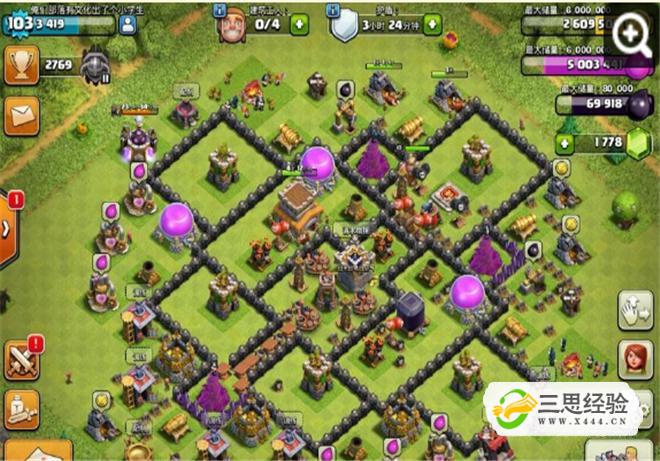Viewport: 660px width, 461px height.
Task: Tap the league shield badge
Action: (x=97, y=65)
